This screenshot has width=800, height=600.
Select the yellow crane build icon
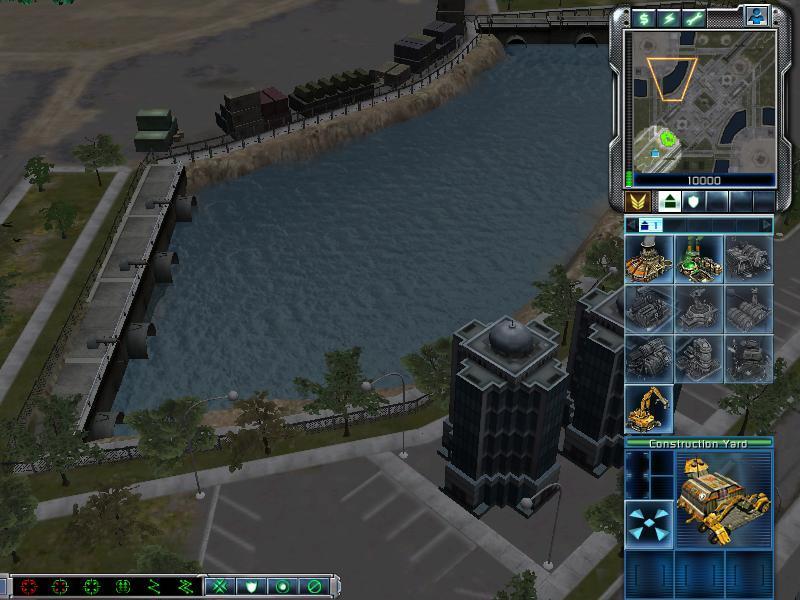pos(649,408)
